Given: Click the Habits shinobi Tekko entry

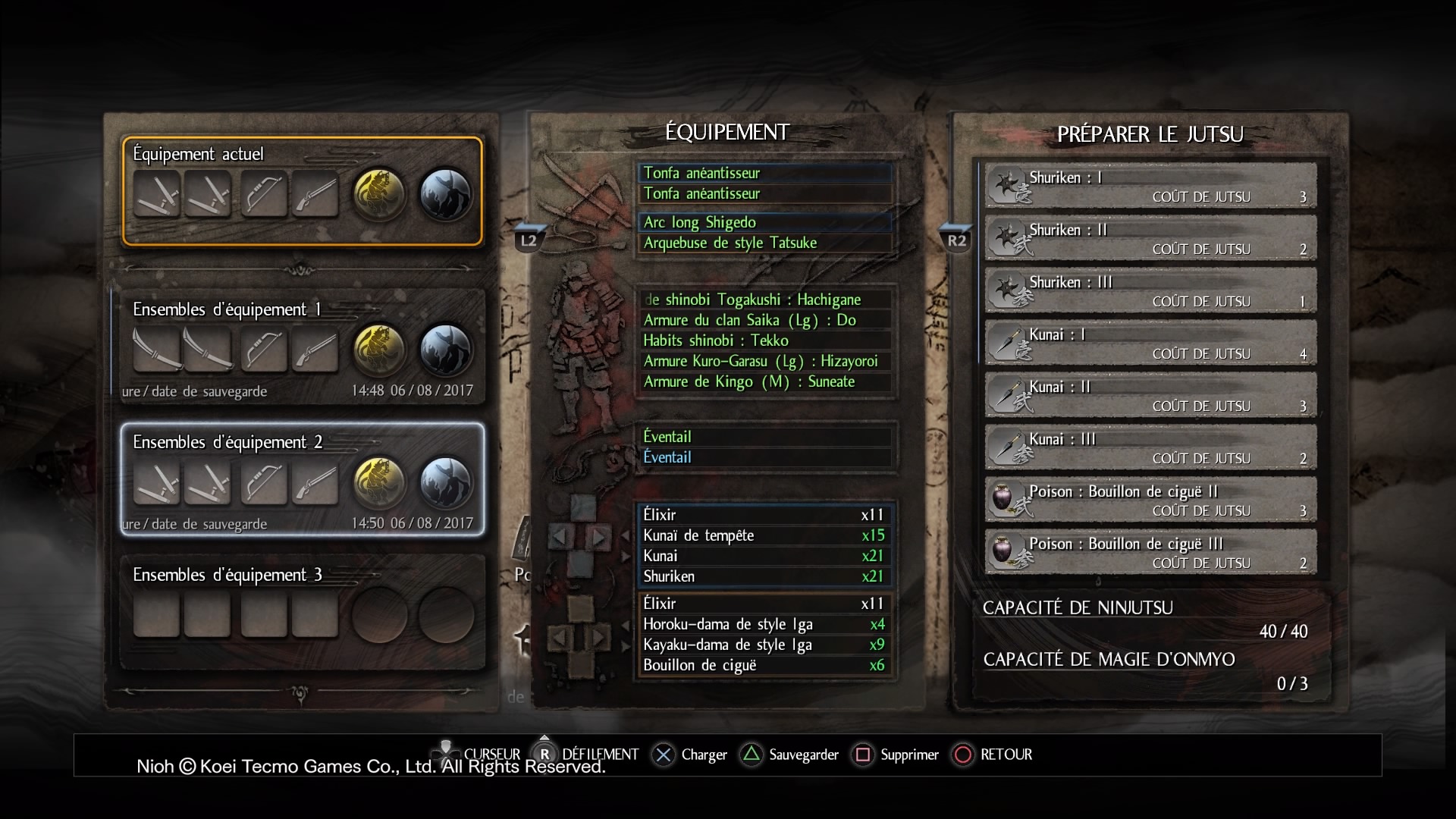Looking at the screenshot, I should tap(764, 340).
